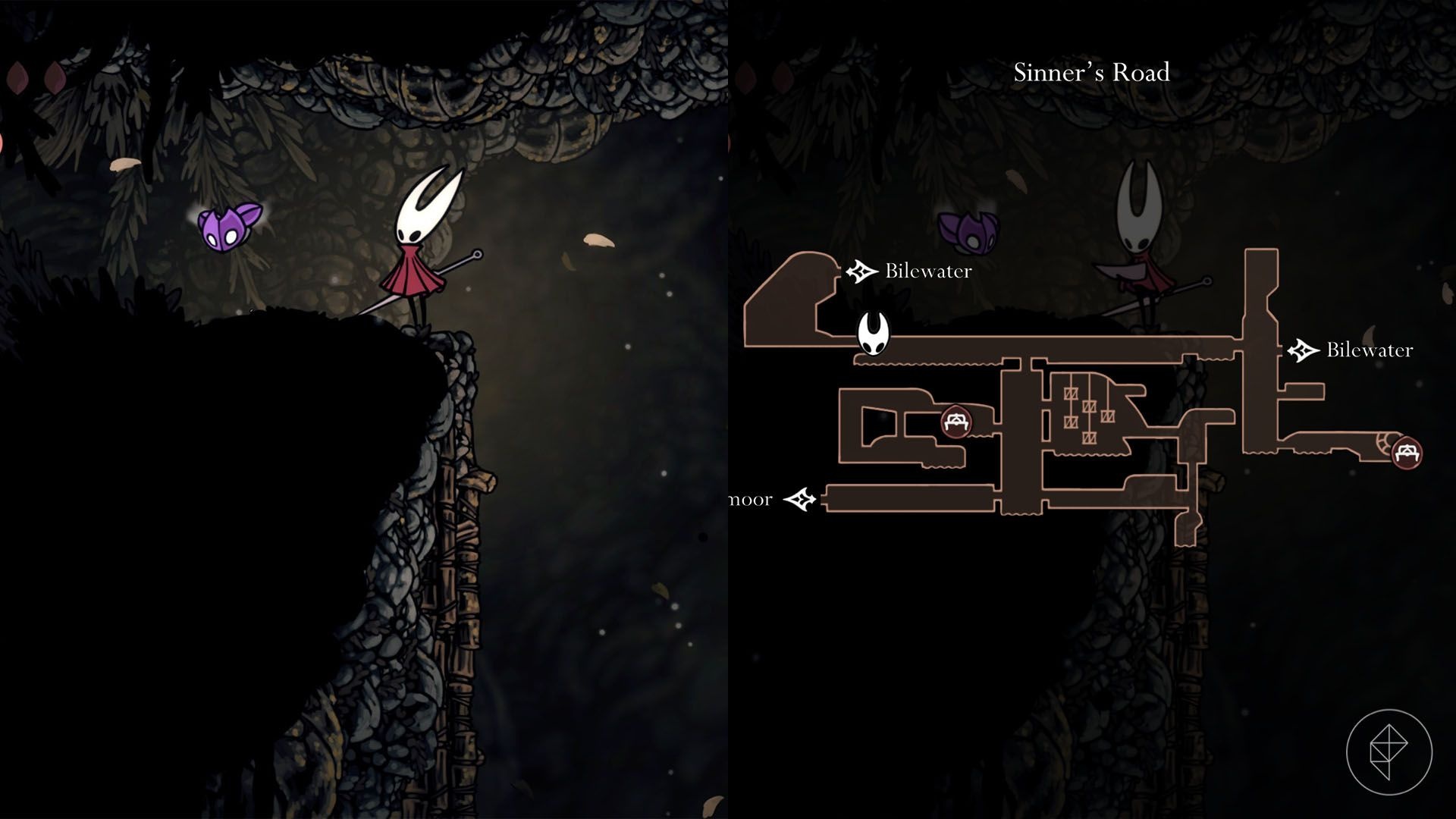The width and height of the screenshot is (1456, 819).
Task: Click the Polygon logo watermark
Action: 1389,752
